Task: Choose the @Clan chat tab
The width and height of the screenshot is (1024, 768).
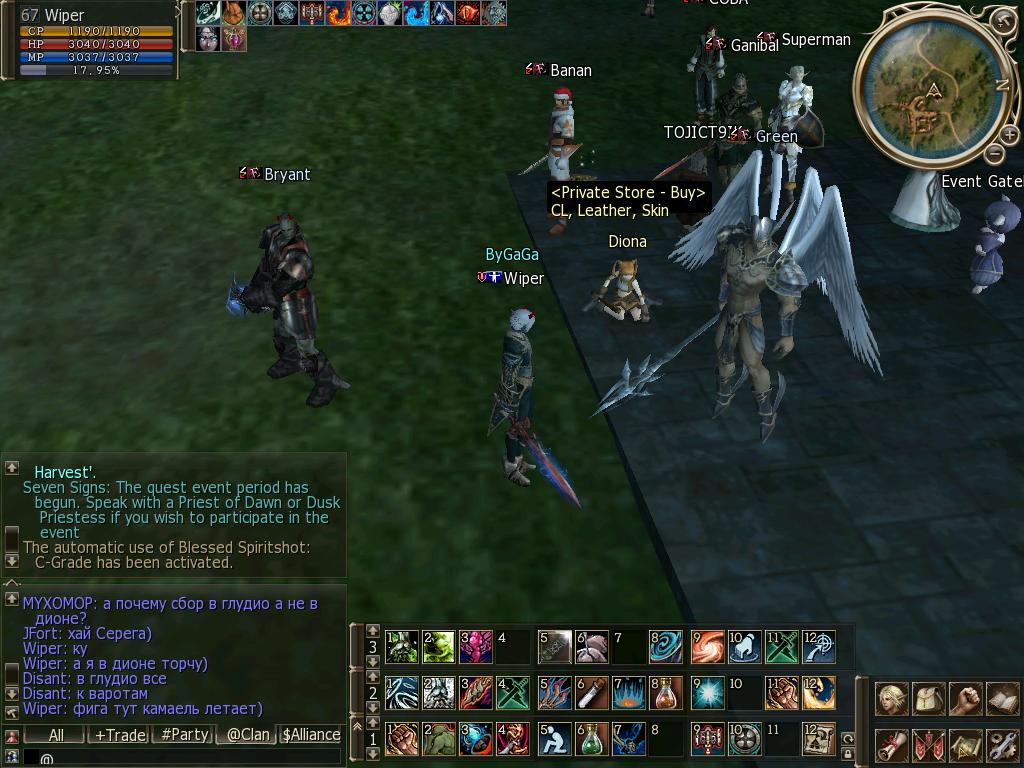Action: point(248,735)
